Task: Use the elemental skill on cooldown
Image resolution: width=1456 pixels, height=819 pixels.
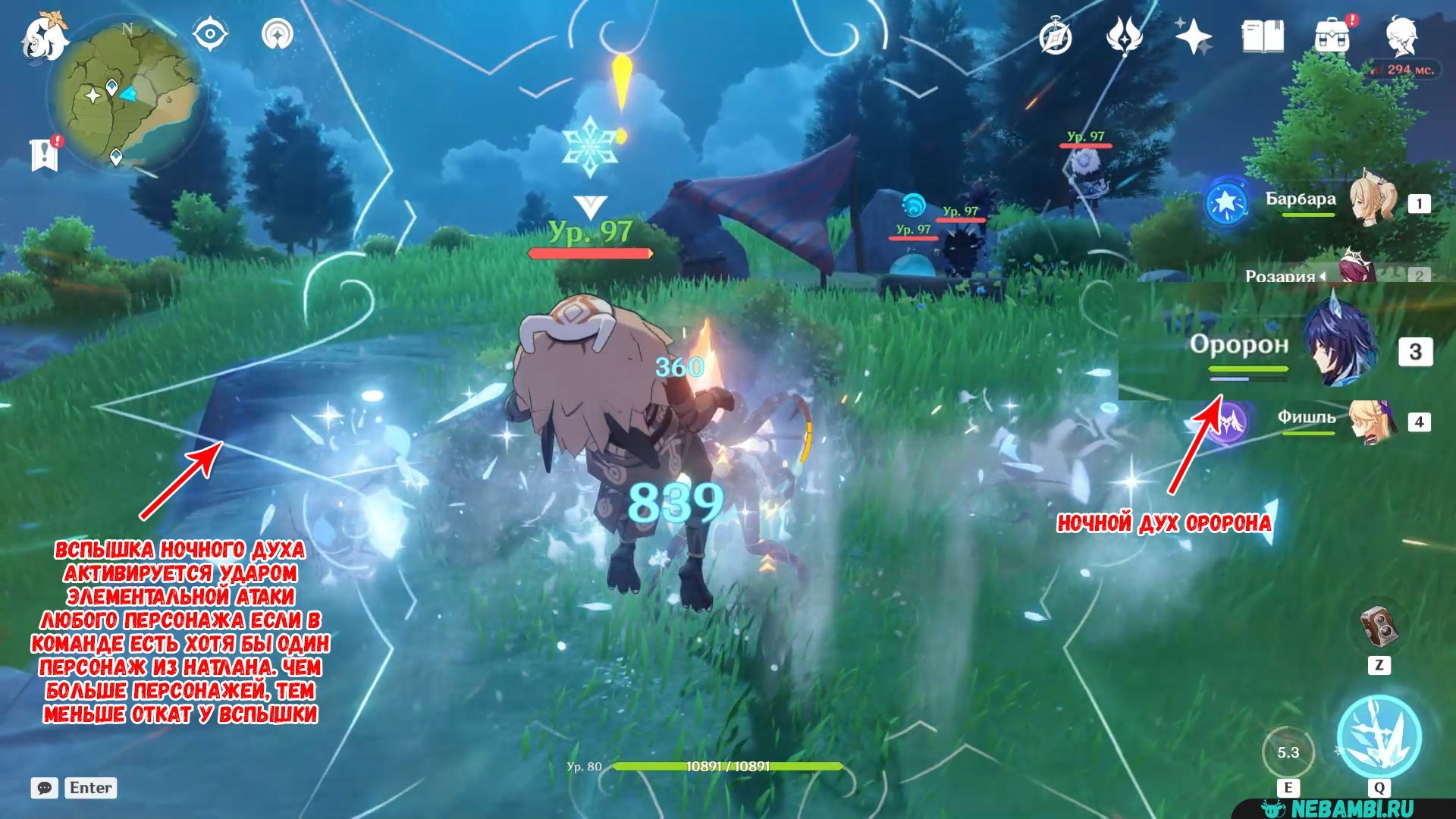Action: (1288, 753)
